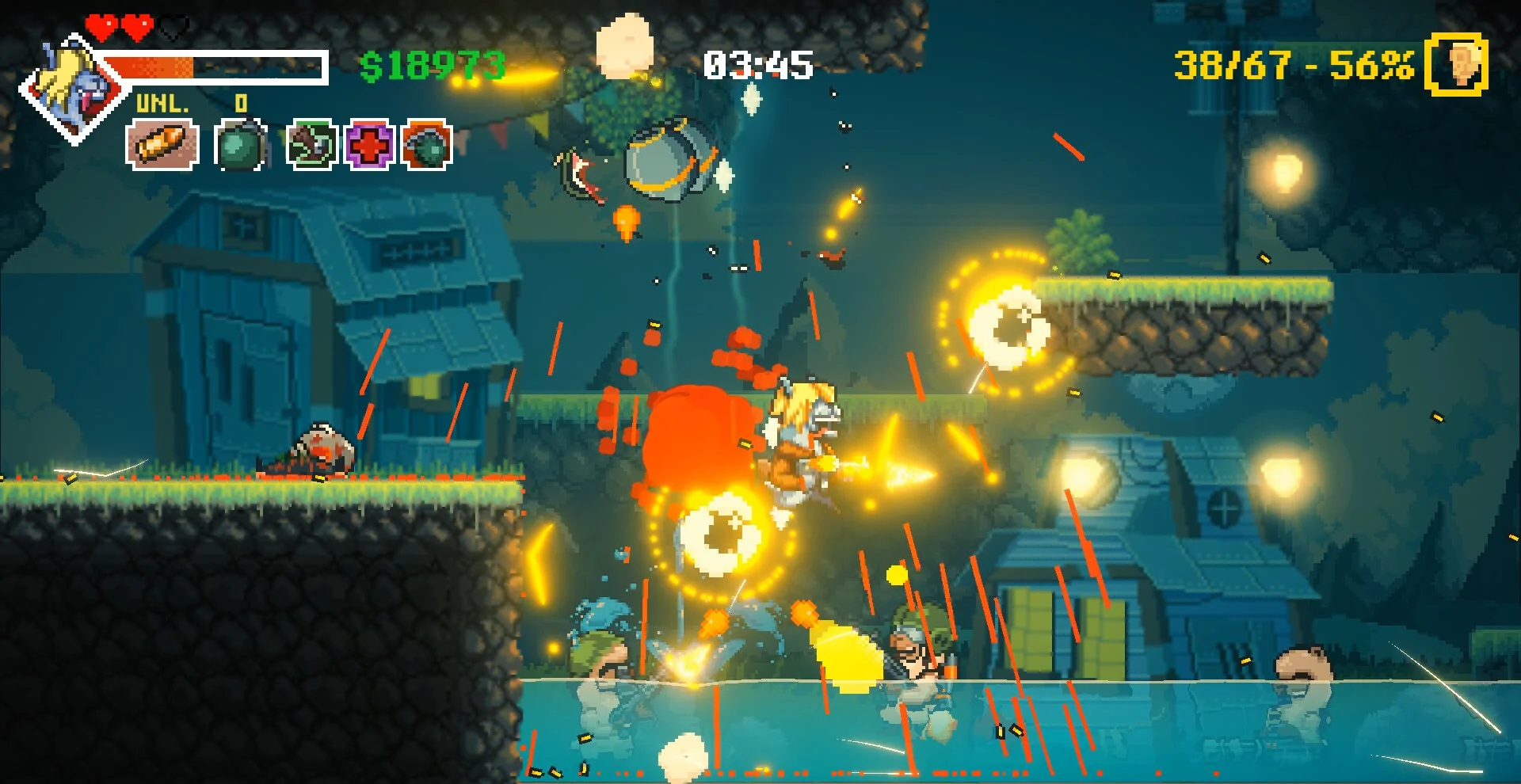Click the blonde character portrait
This screenshot has width=1521, height=784.
coord(73,89)
